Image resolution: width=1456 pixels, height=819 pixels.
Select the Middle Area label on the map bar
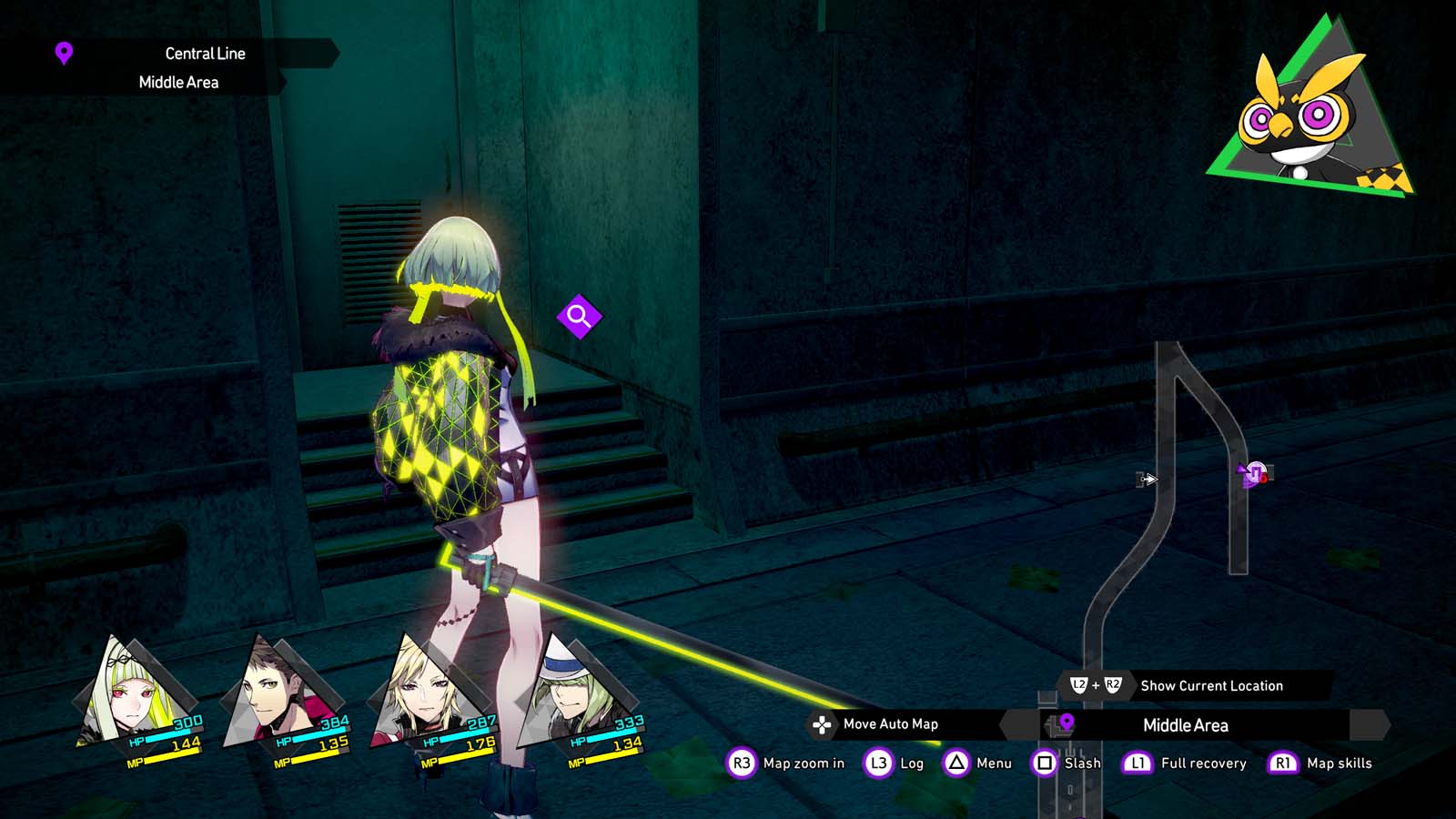pyautogui.click(x=1186, y=724)
